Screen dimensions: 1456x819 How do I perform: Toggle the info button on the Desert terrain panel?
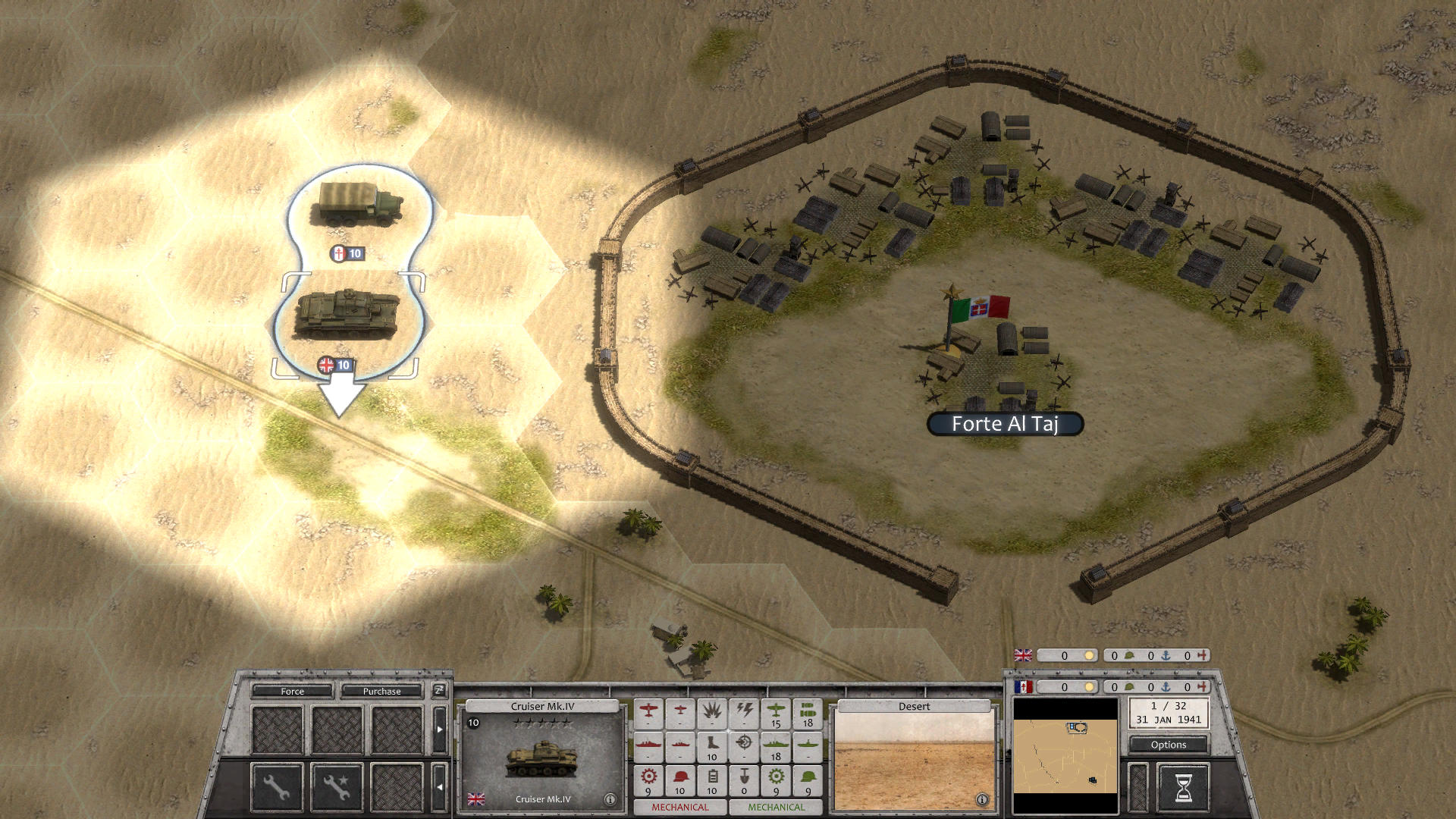984,799
